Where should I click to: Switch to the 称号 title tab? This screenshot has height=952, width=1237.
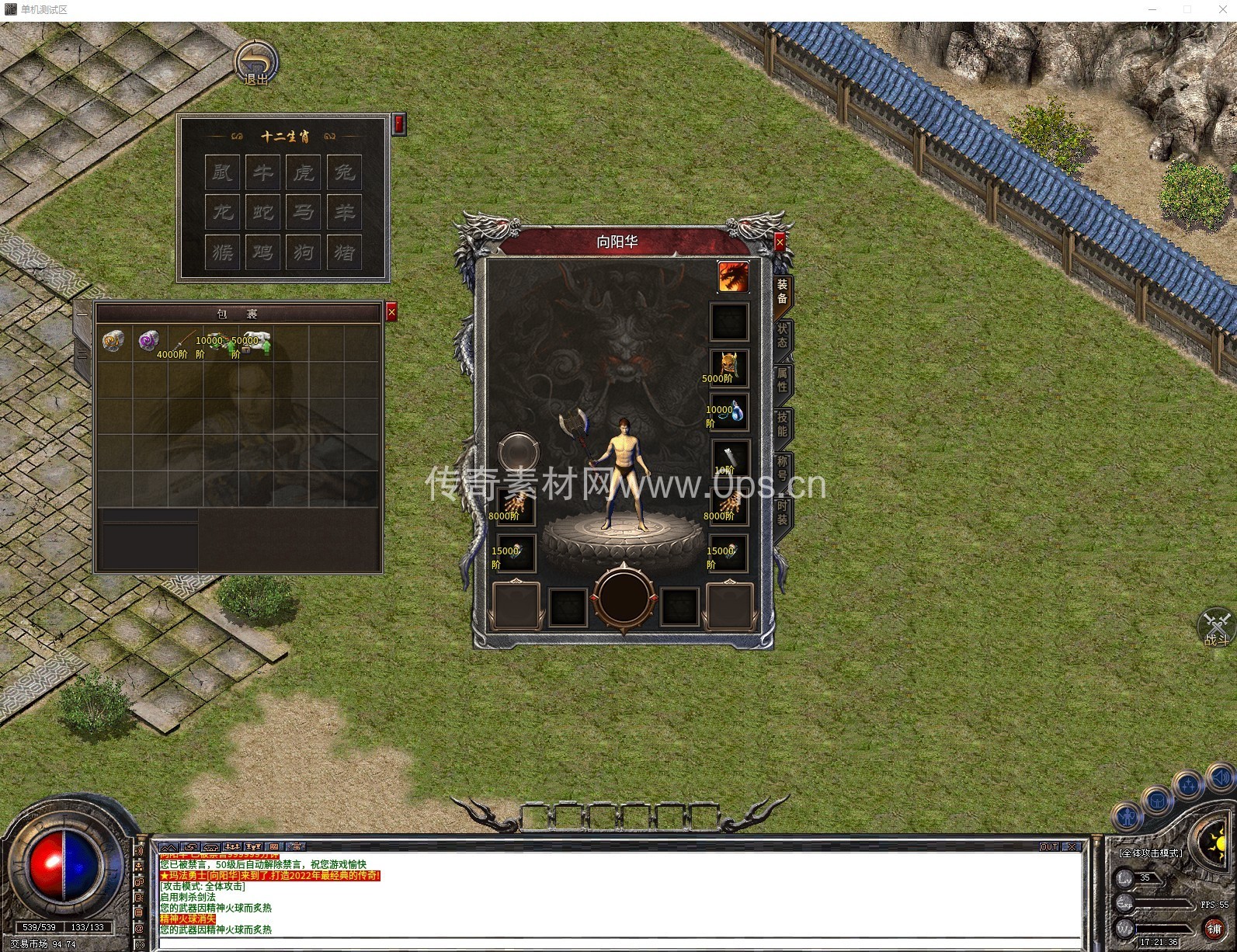[x=782, y=468]
